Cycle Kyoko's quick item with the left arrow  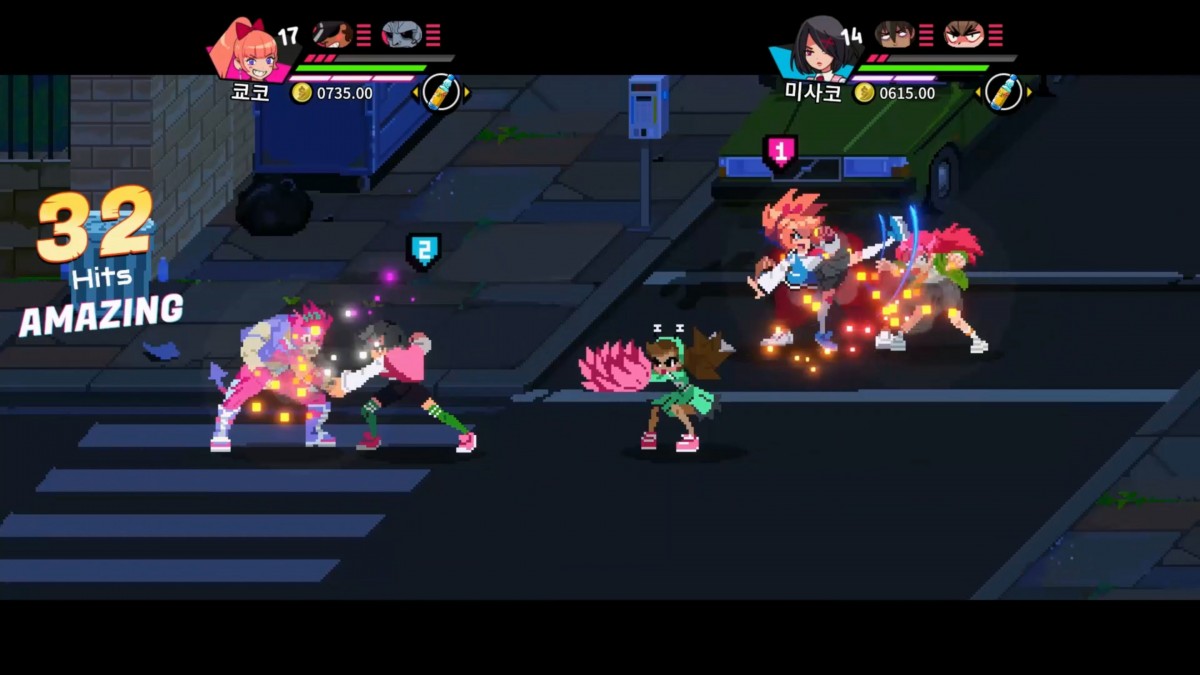(415, 93)
